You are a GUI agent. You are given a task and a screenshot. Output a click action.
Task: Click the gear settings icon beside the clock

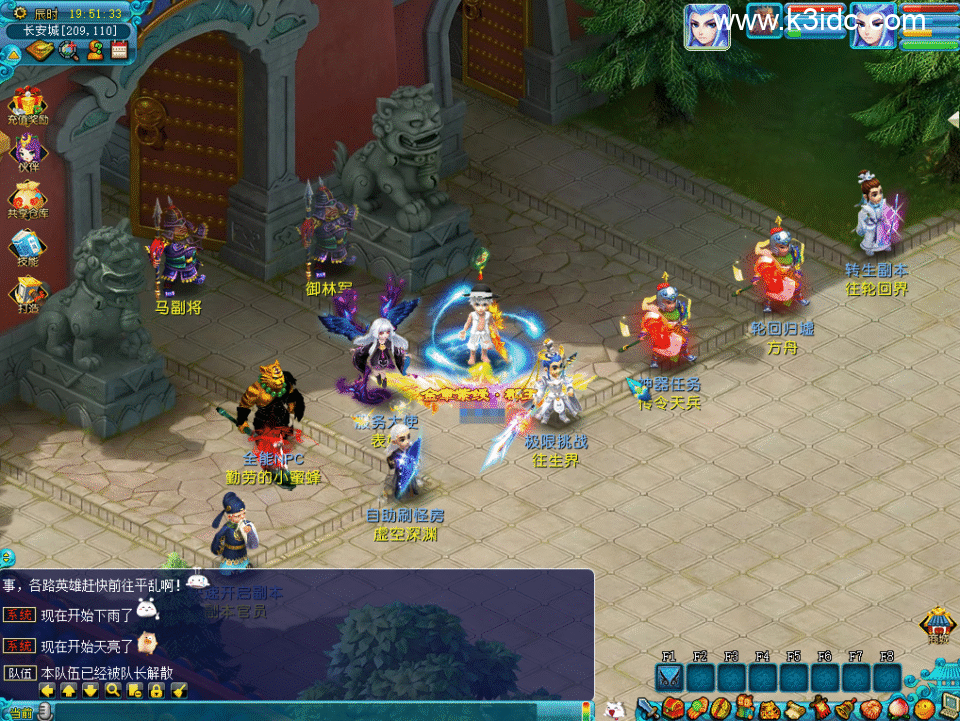(19, 14)
